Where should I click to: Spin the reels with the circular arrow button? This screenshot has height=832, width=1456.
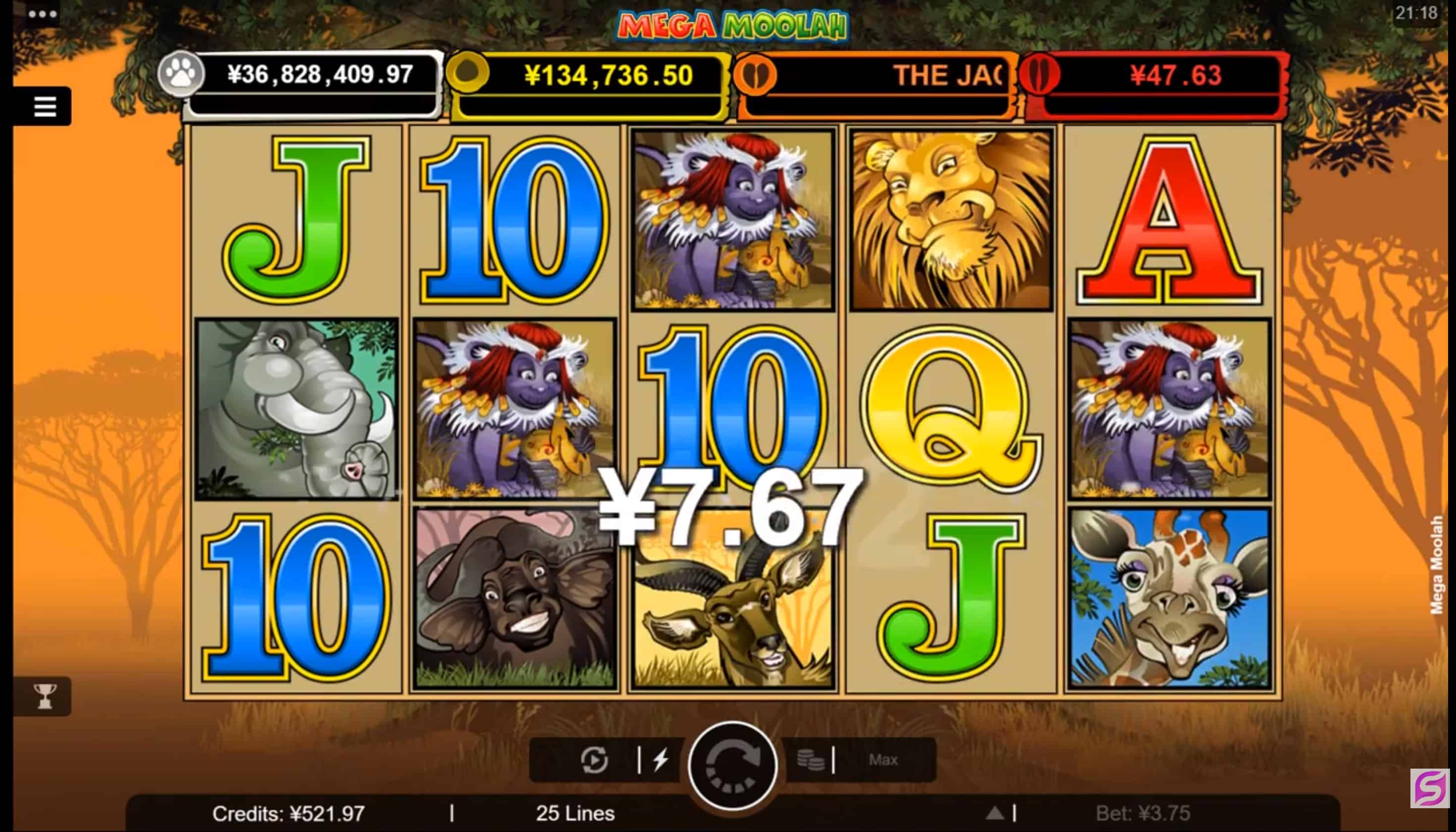pyautogui.click(x=732, y=765)
